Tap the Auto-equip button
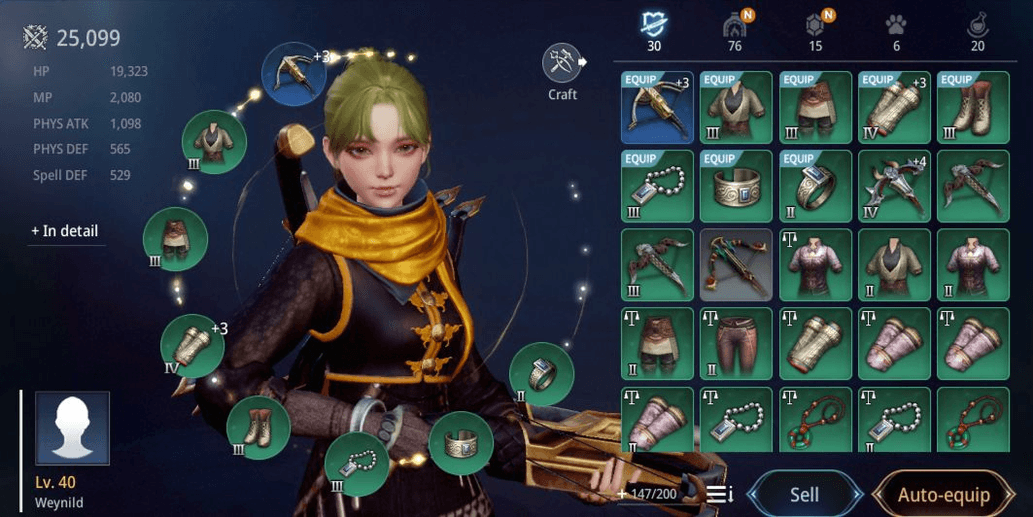 click(943, 494)
